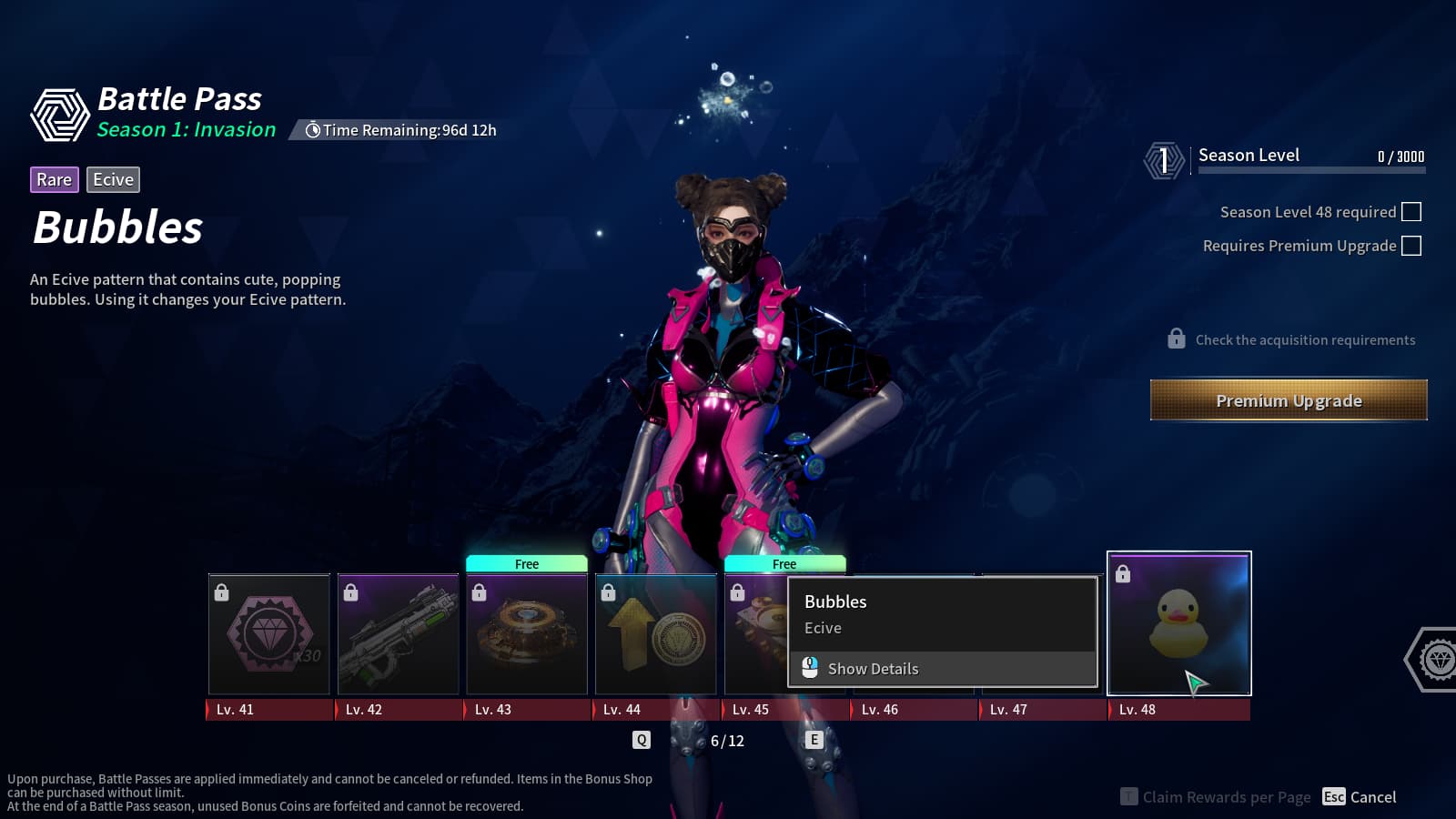Claim Rewards per Page
The width and height of the screenshot is (1456, 819).
tap(1216, 797)
